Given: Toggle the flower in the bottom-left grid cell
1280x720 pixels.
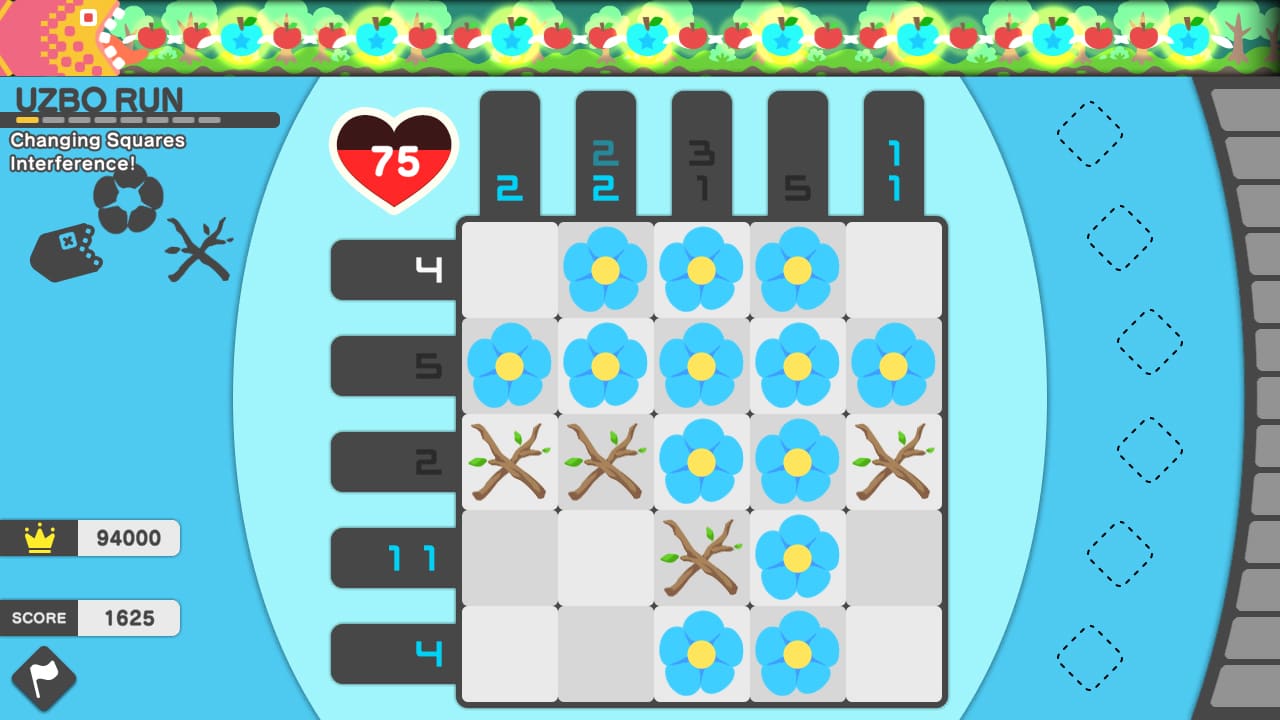Looking at the screenshot, I should click(x=701, y=653).
